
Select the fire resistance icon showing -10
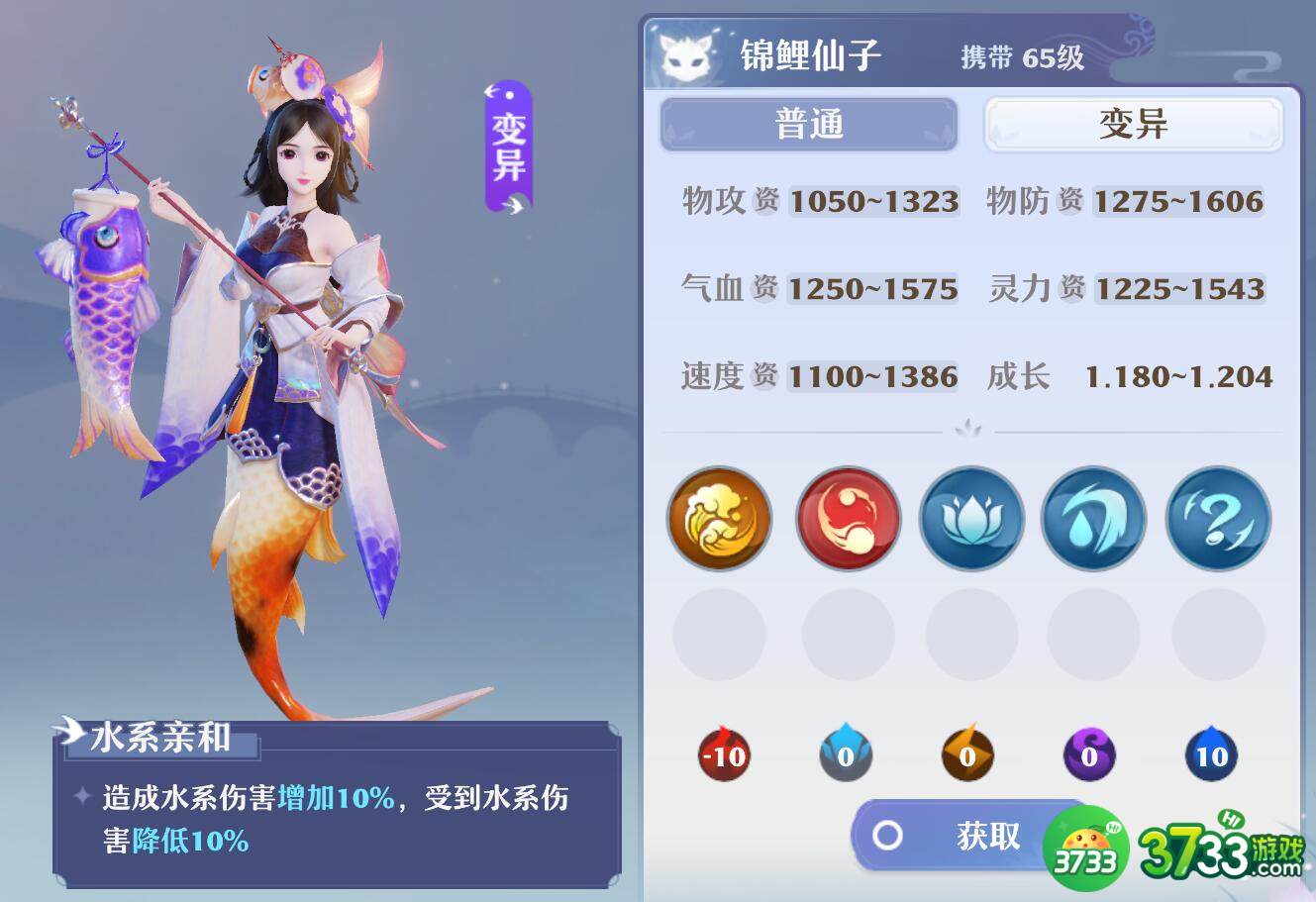coord(722,755)
